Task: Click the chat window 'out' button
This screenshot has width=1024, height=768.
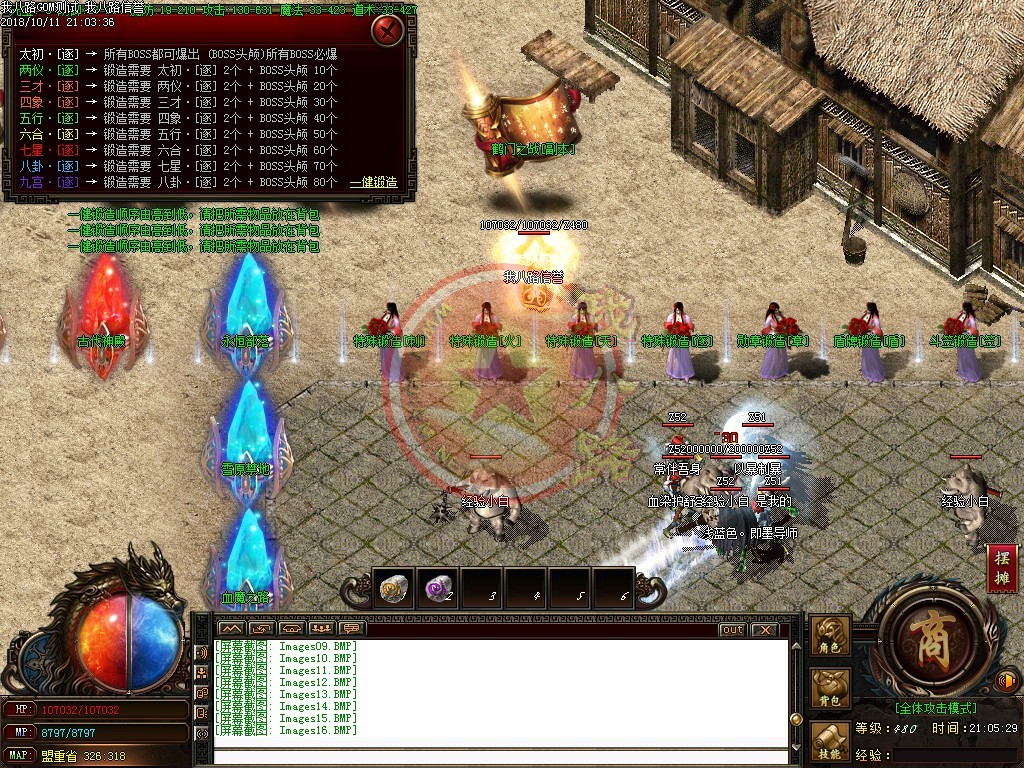Action: 732,630
